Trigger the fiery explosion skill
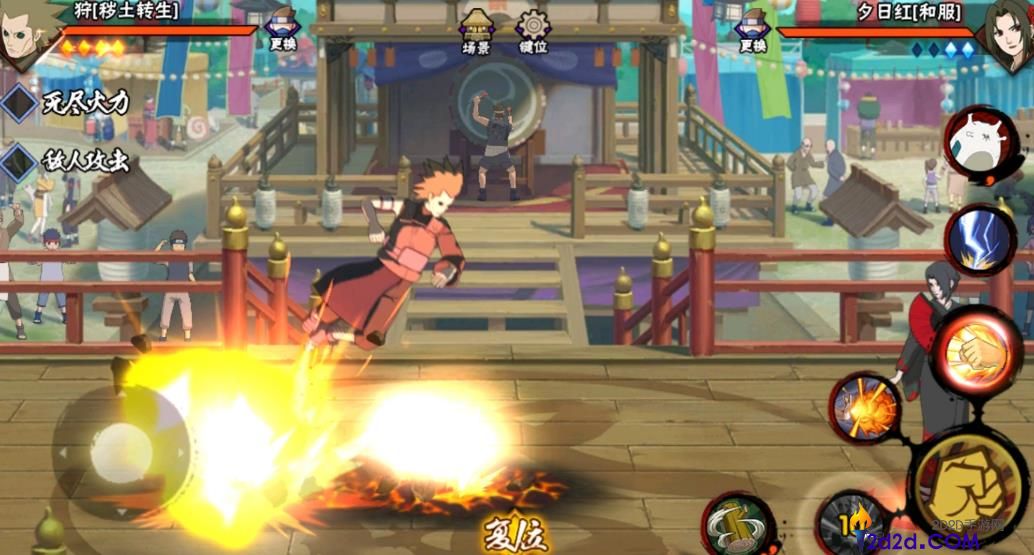Viewport: 1034px width, 555px height. click(862, 406)
